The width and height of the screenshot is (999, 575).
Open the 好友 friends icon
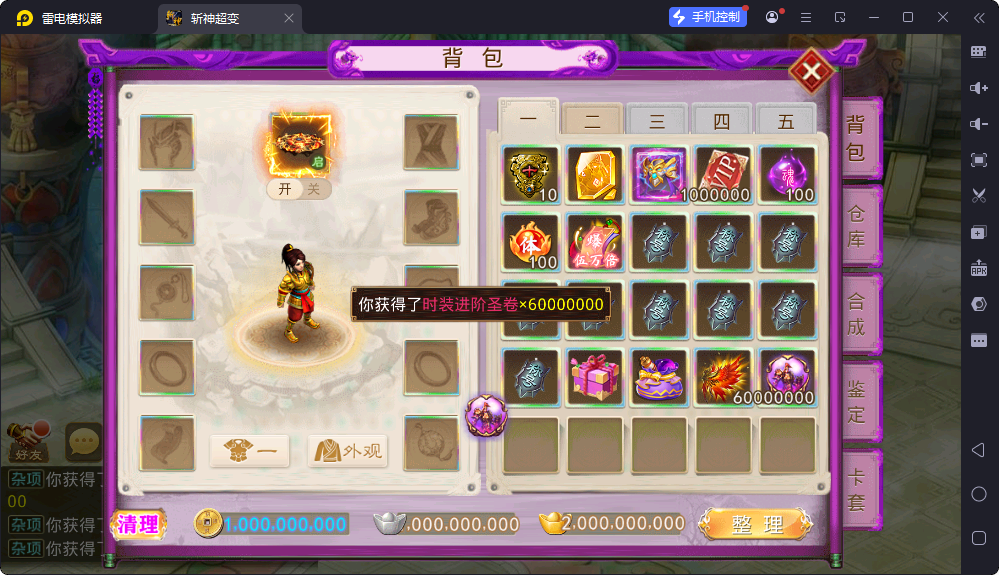click(x=29, y=438)
